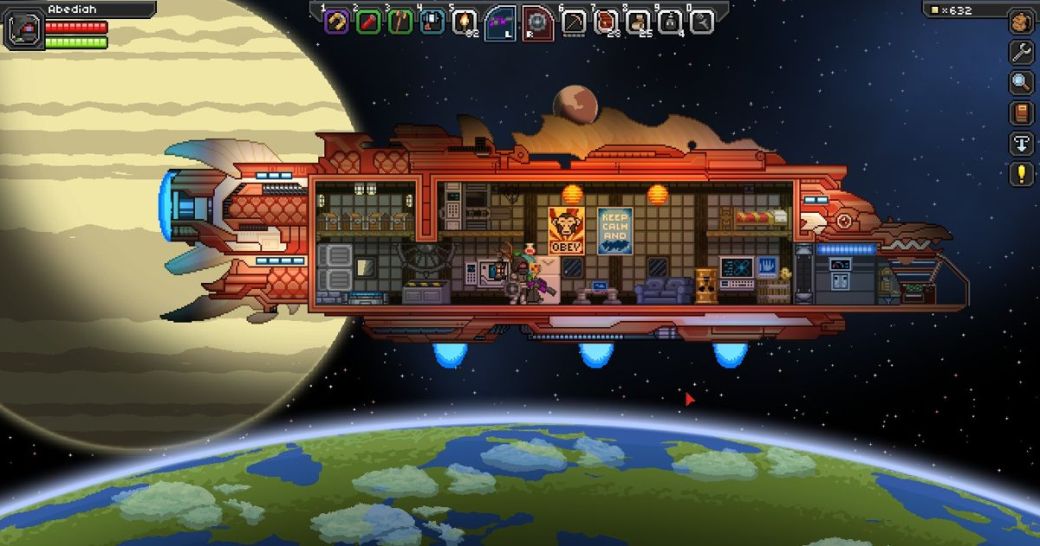Select the grey tool in hotbar slot 0
The width and height of the screenshot is (1040, 546).
point(701,21)
